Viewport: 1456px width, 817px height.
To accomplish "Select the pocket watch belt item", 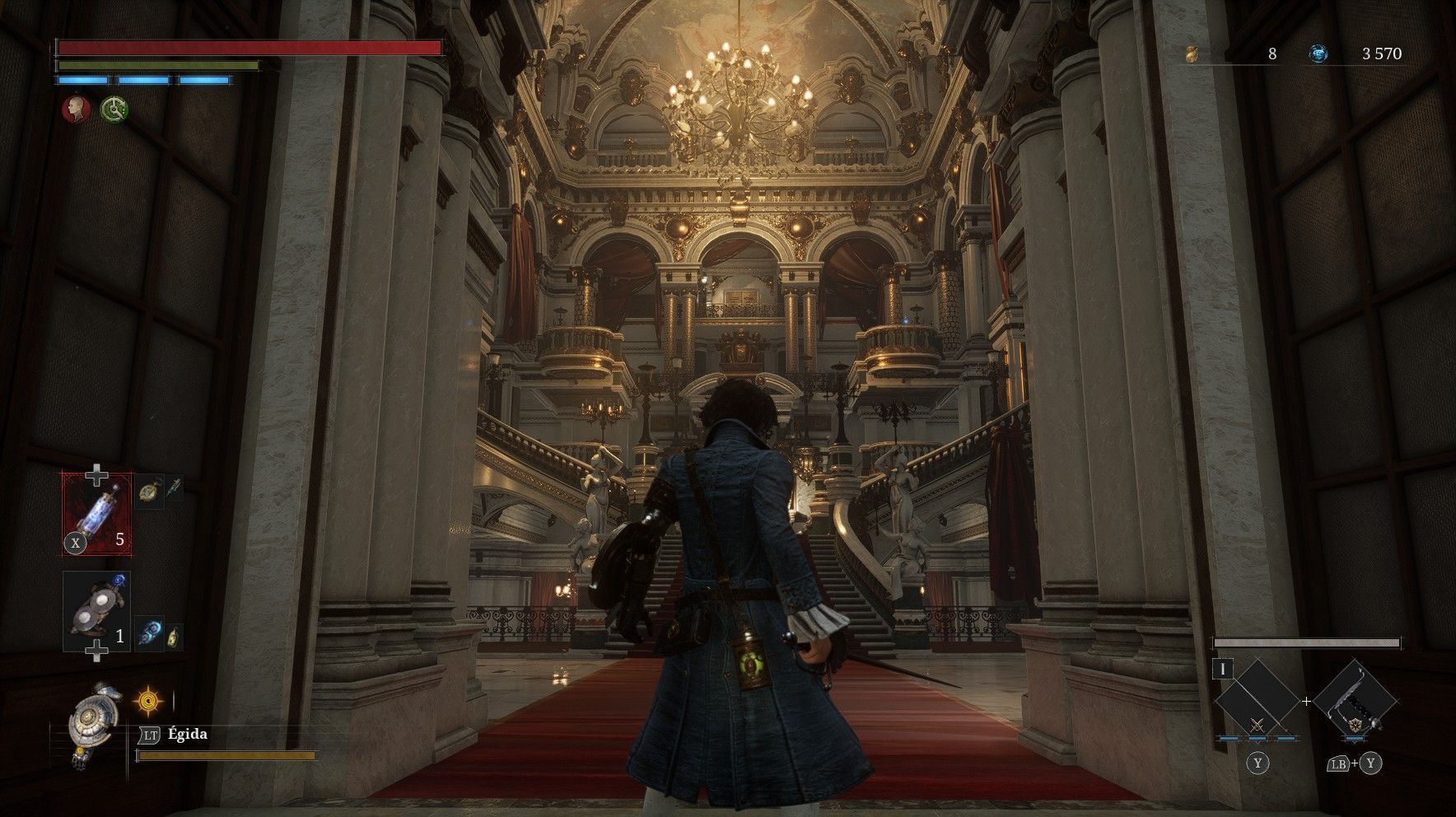I will pyautogui.click(x=147, y=491).
